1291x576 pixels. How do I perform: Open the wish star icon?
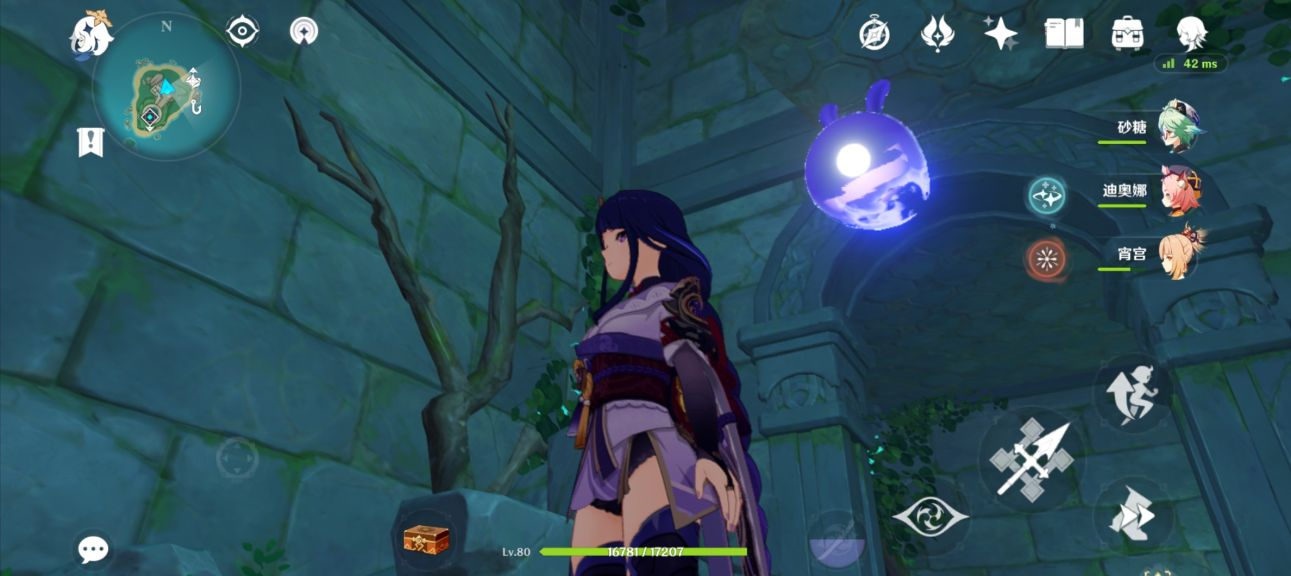(x=1000, y=34)
